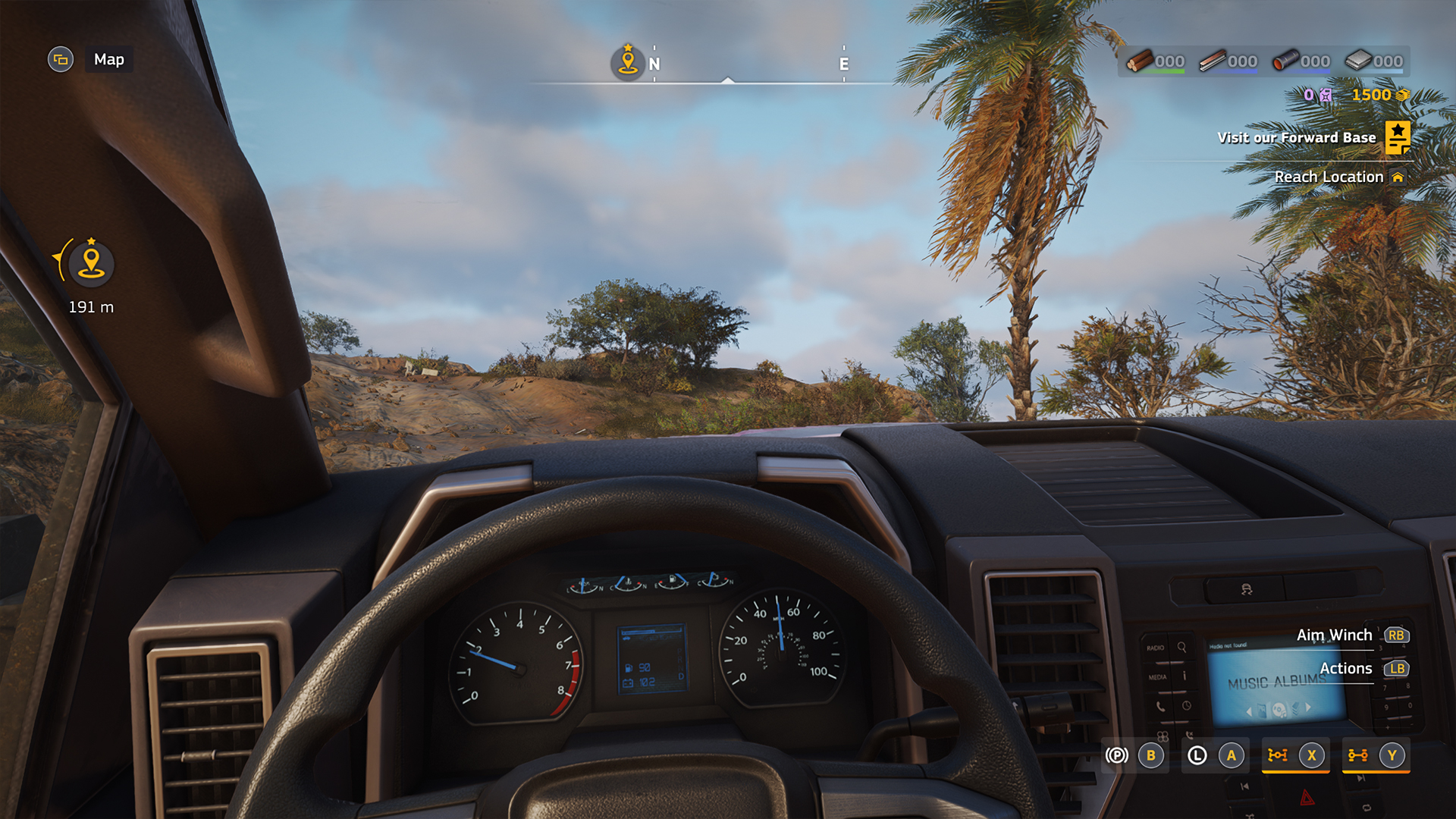The width and height of the screenshot is (1456, 819).
Task: Select the metal beams resource icon
Action: (x=1213, y=61)
